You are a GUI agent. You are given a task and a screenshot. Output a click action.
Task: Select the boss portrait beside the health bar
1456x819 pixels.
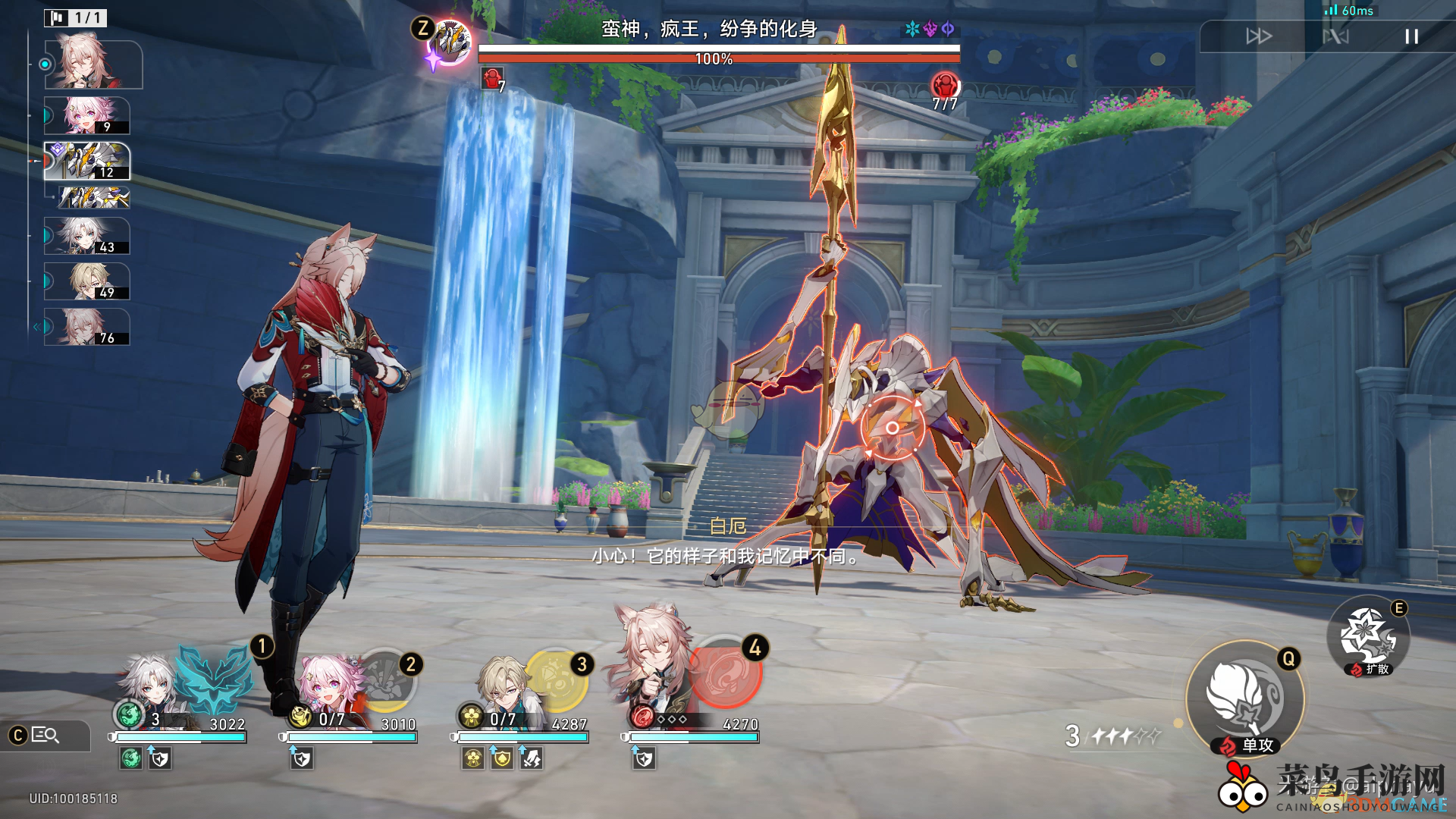(x=450, y=42)
